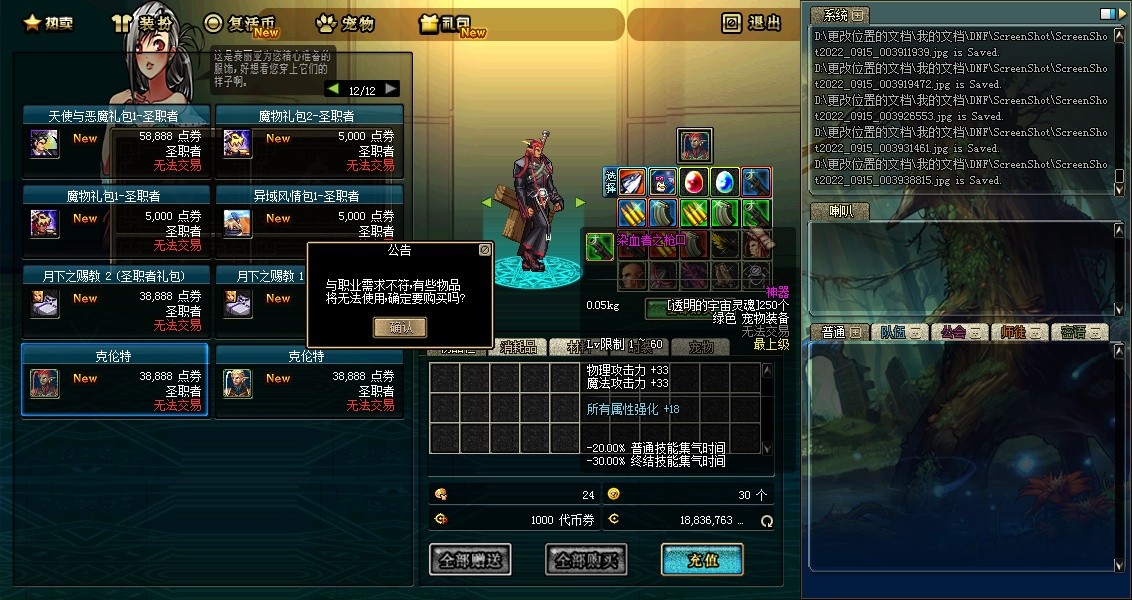Go to the previous shop page
This screenshot has height=600, width=1132.
(x=333, y=89)
